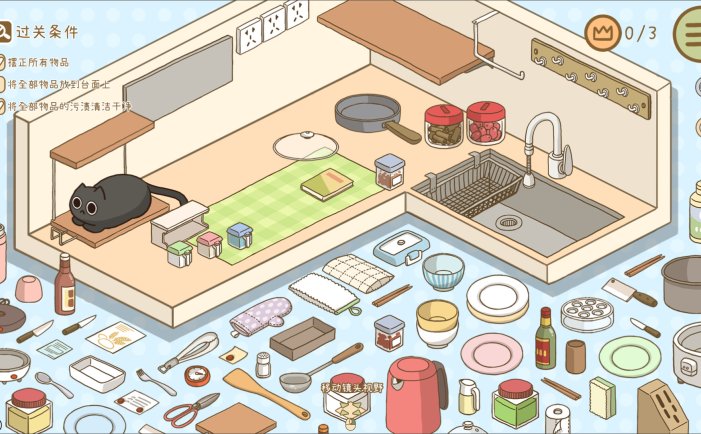701x434 pixels.
Task: Open the hamburger menu button
Action: pos(689,31)
